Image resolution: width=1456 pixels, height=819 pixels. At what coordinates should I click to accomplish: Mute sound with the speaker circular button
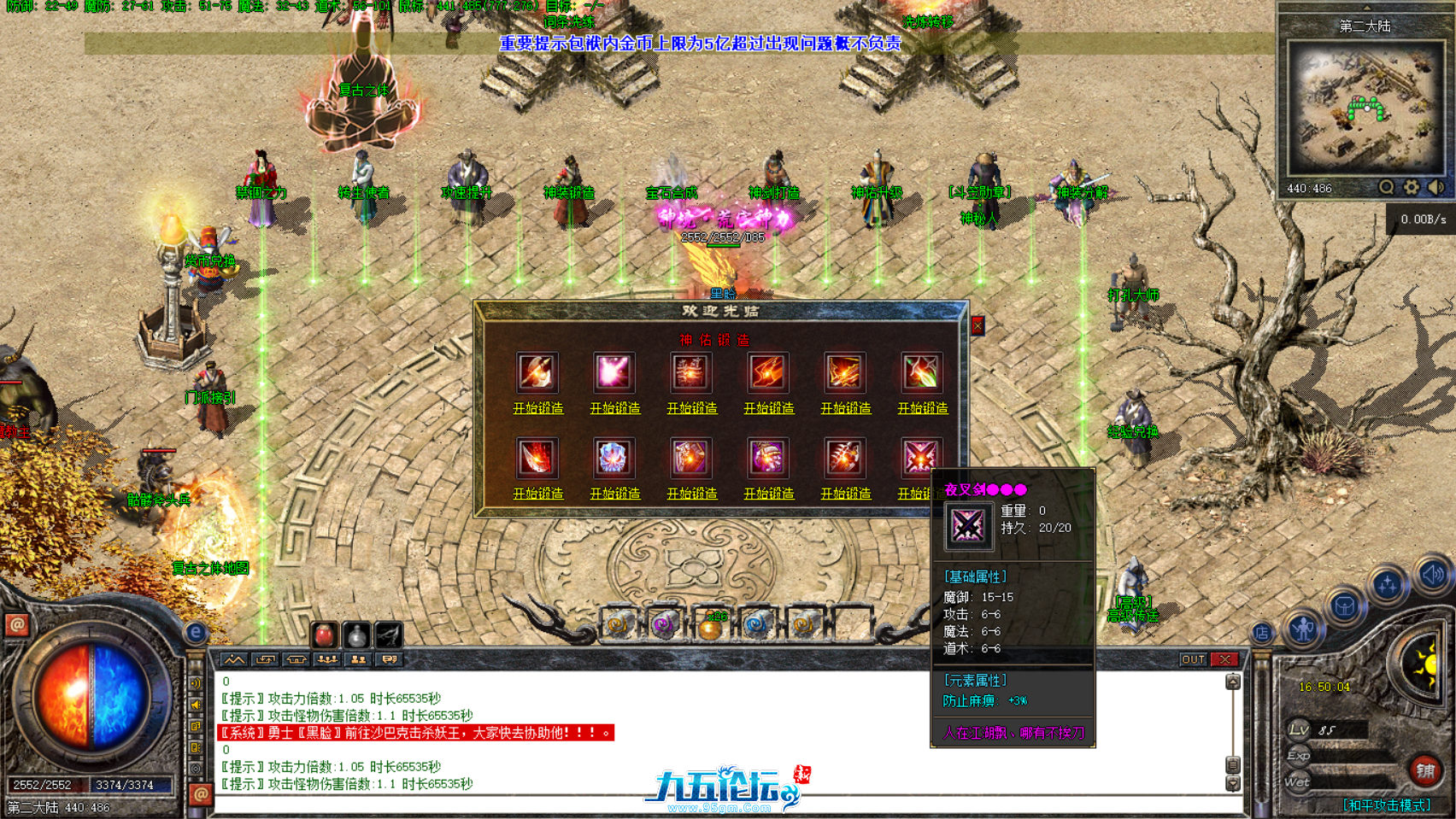tap(1432, 575)
